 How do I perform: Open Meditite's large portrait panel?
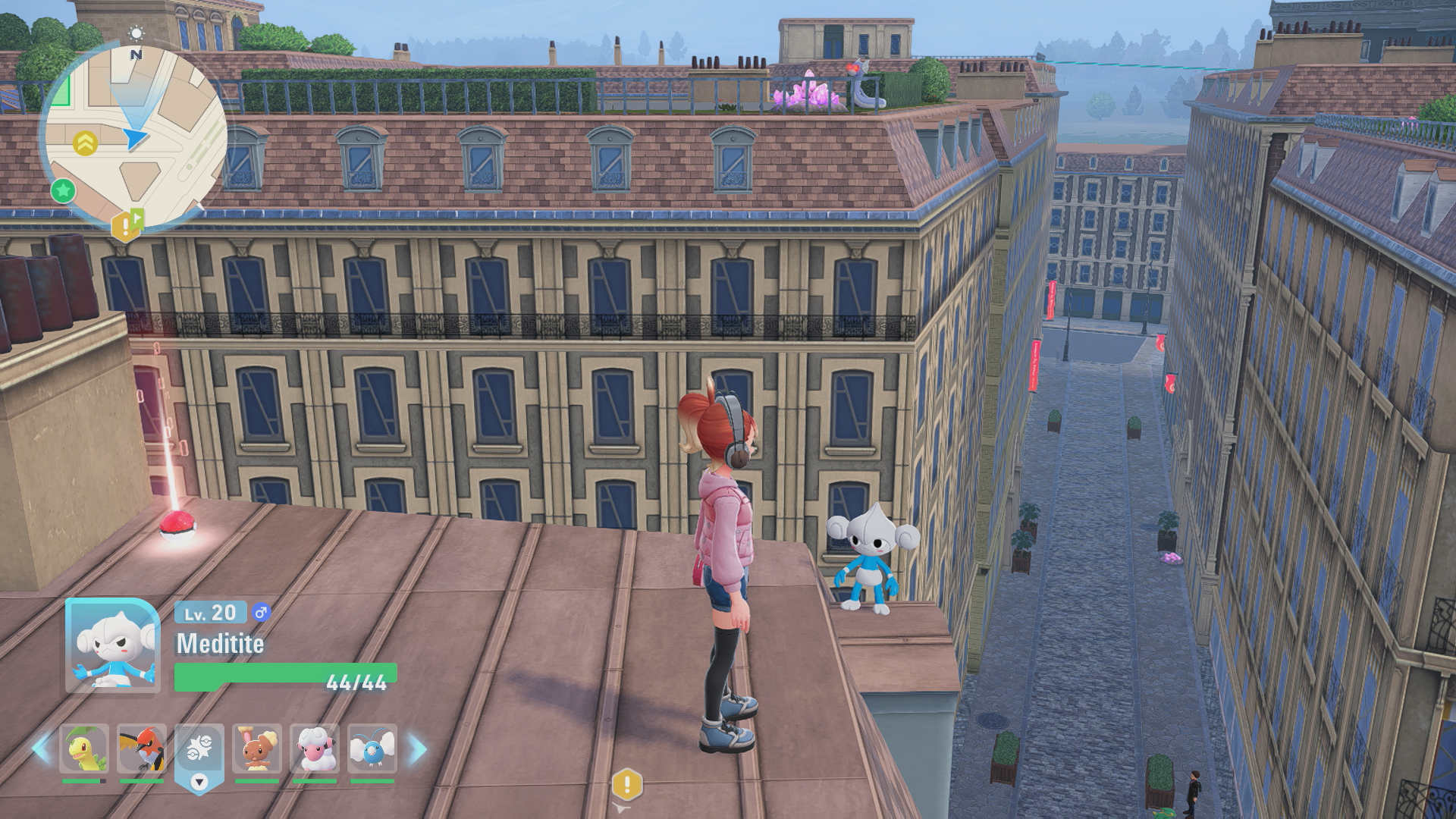[112, 645]
